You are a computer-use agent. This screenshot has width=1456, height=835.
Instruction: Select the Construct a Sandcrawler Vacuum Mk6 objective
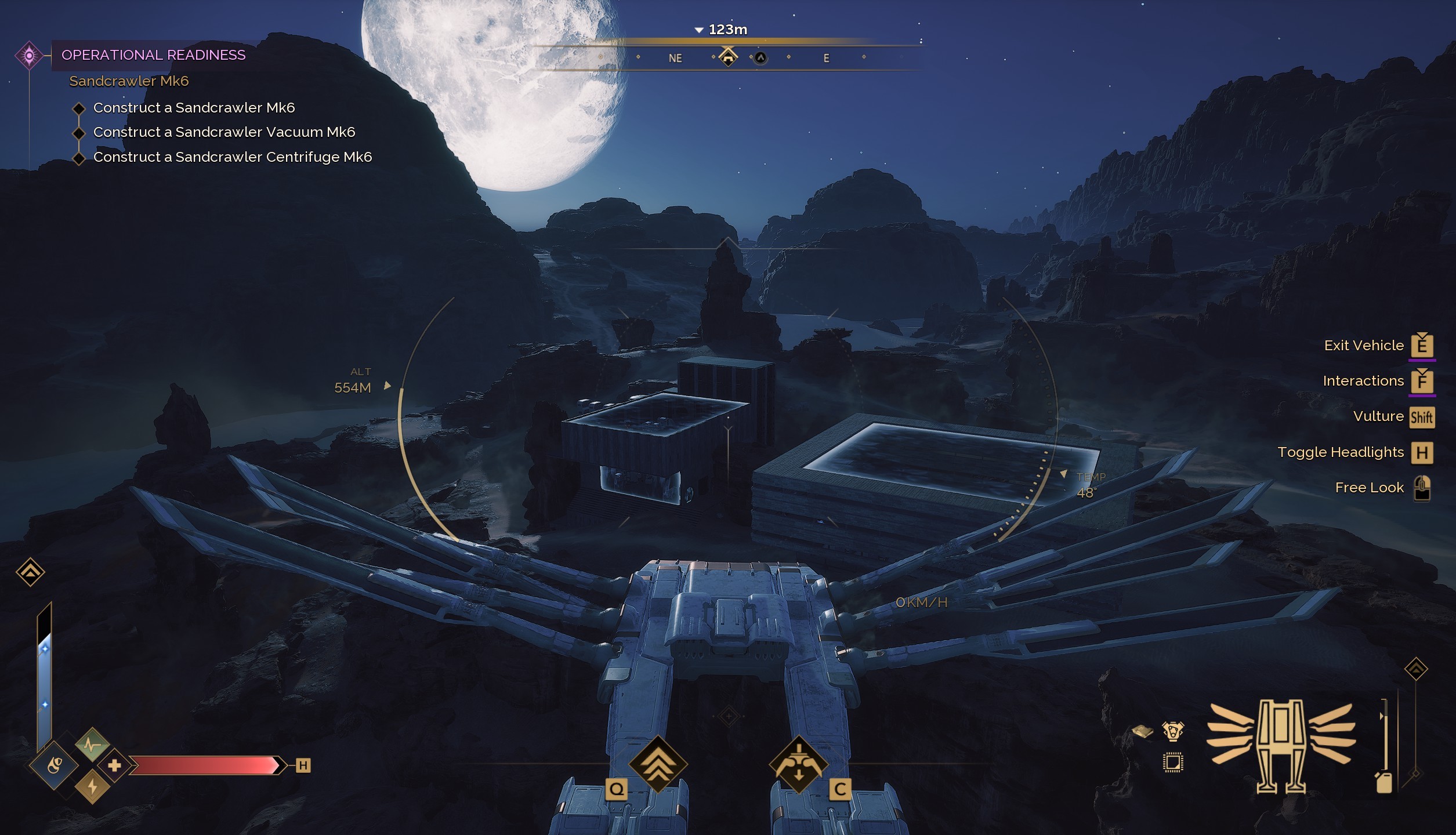[224, 132]
